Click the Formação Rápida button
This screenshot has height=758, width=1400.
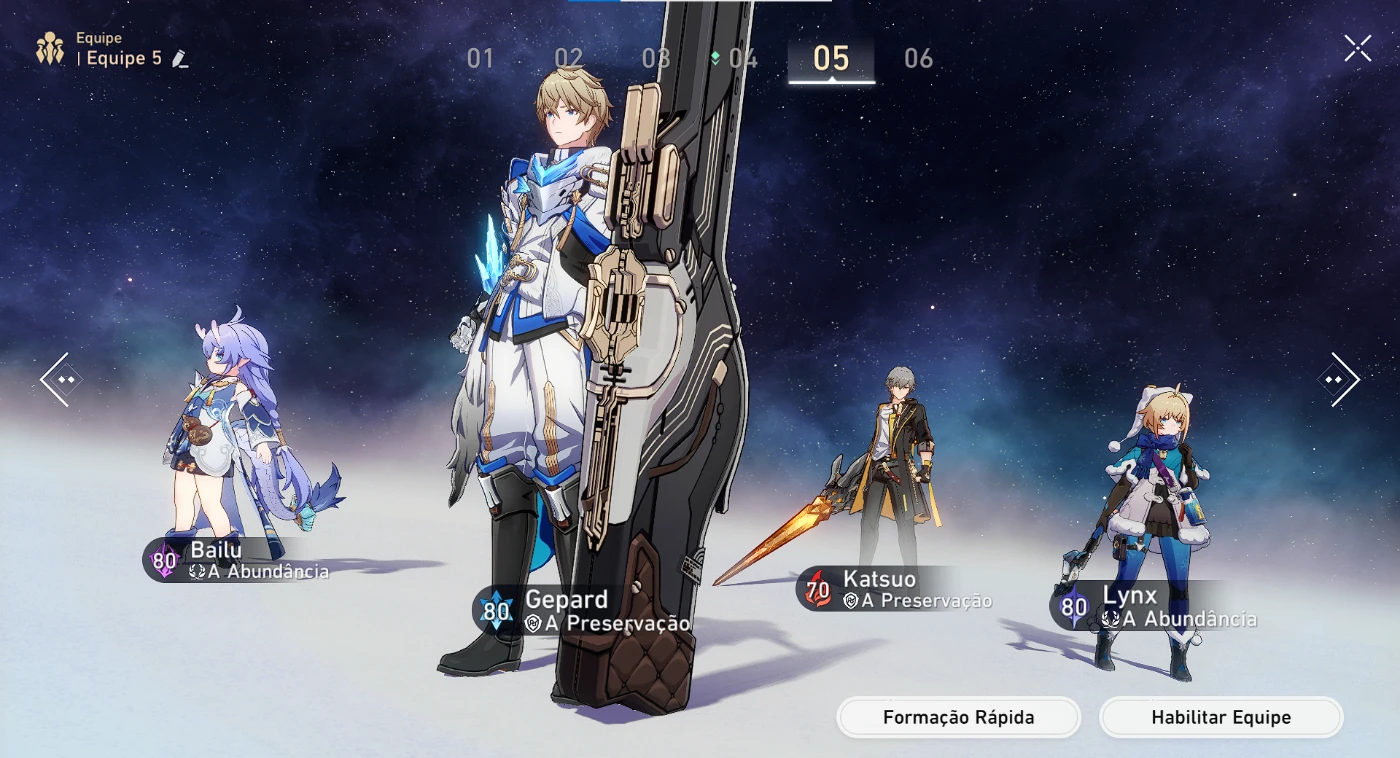(x=957, y=717)
